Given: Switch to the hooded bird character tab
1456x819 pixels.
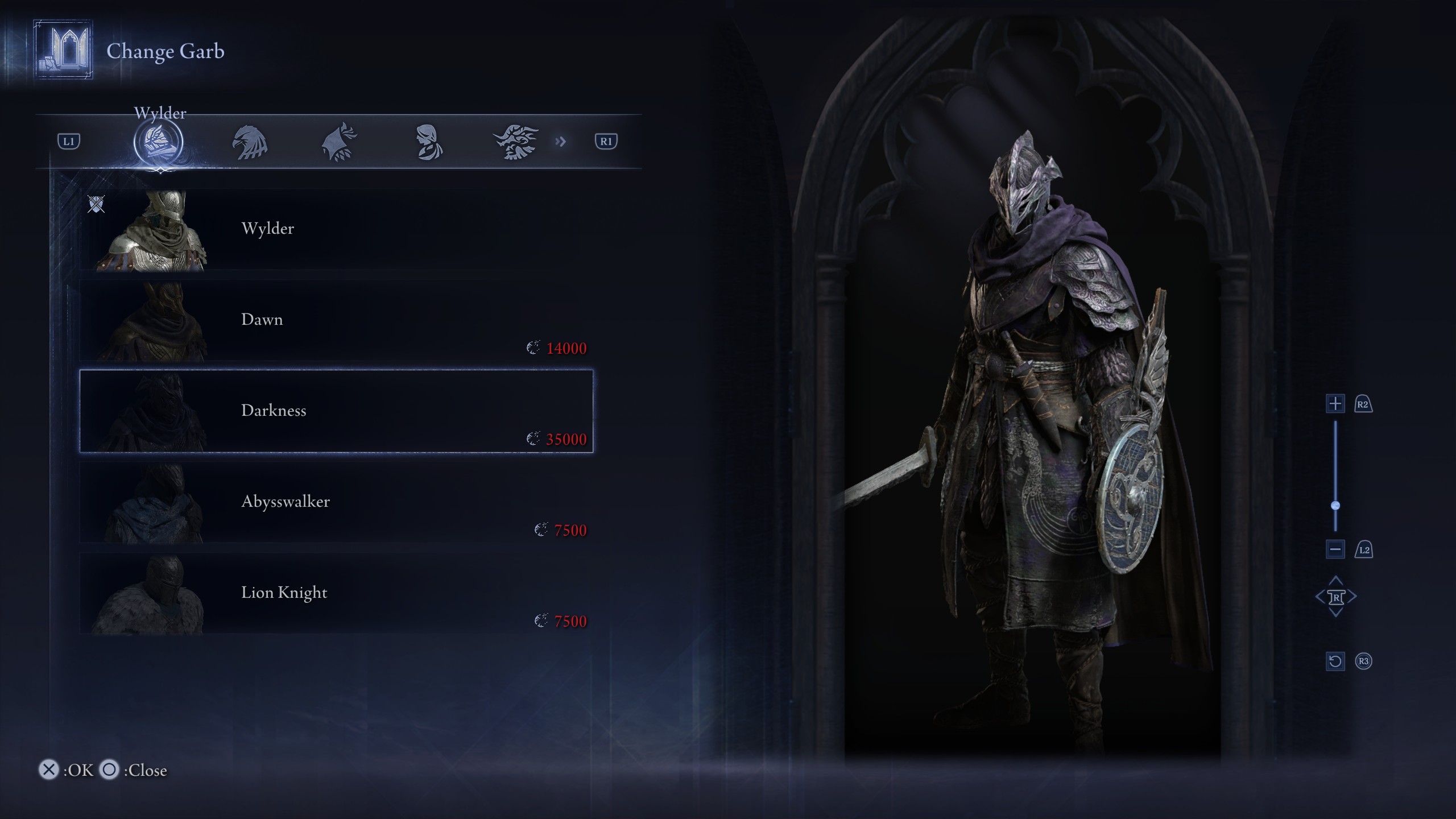Looking at the screenshot, I should tap(340, 142).
